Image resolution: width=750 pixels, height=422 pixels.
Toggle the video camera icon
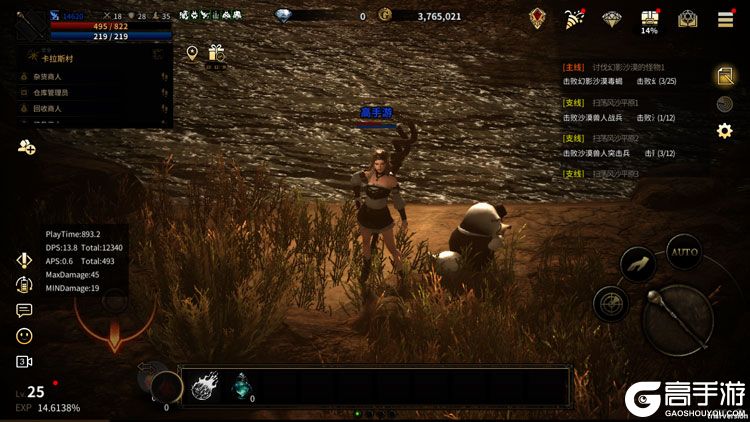(24, 362)
